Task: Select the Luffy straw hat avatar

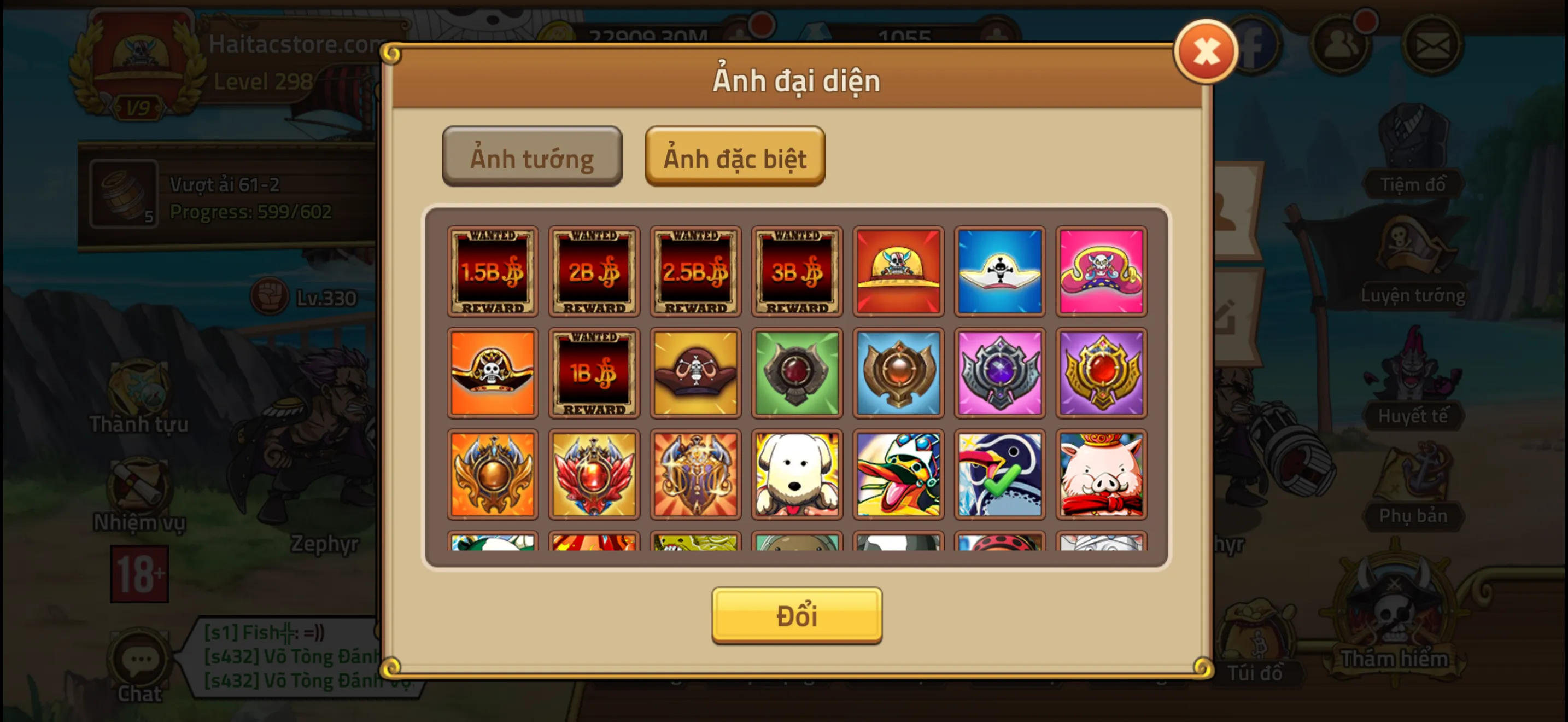Action: point(898,271)
